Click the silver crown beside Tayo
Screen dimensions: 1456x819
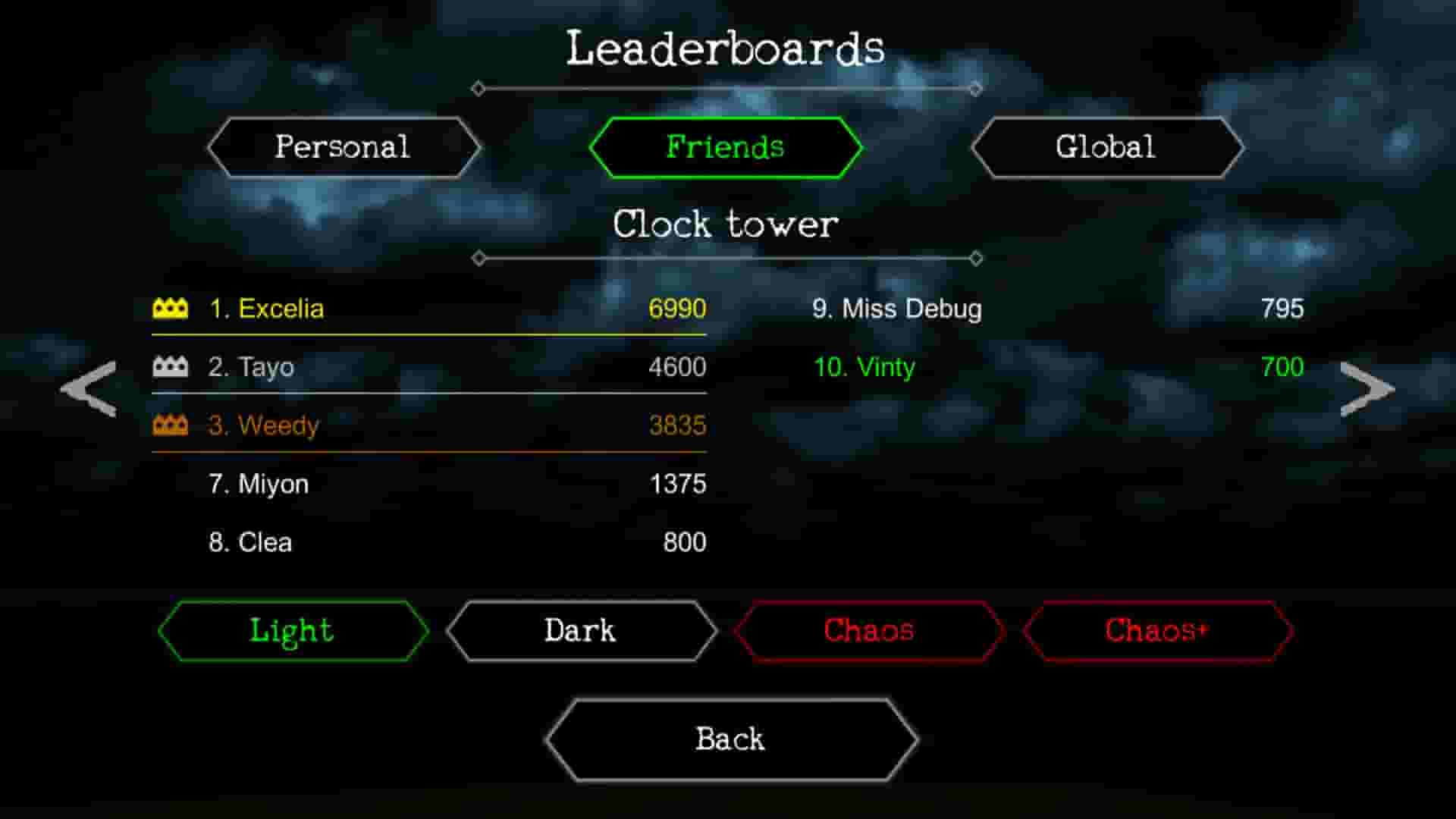[x=171, y=367]
